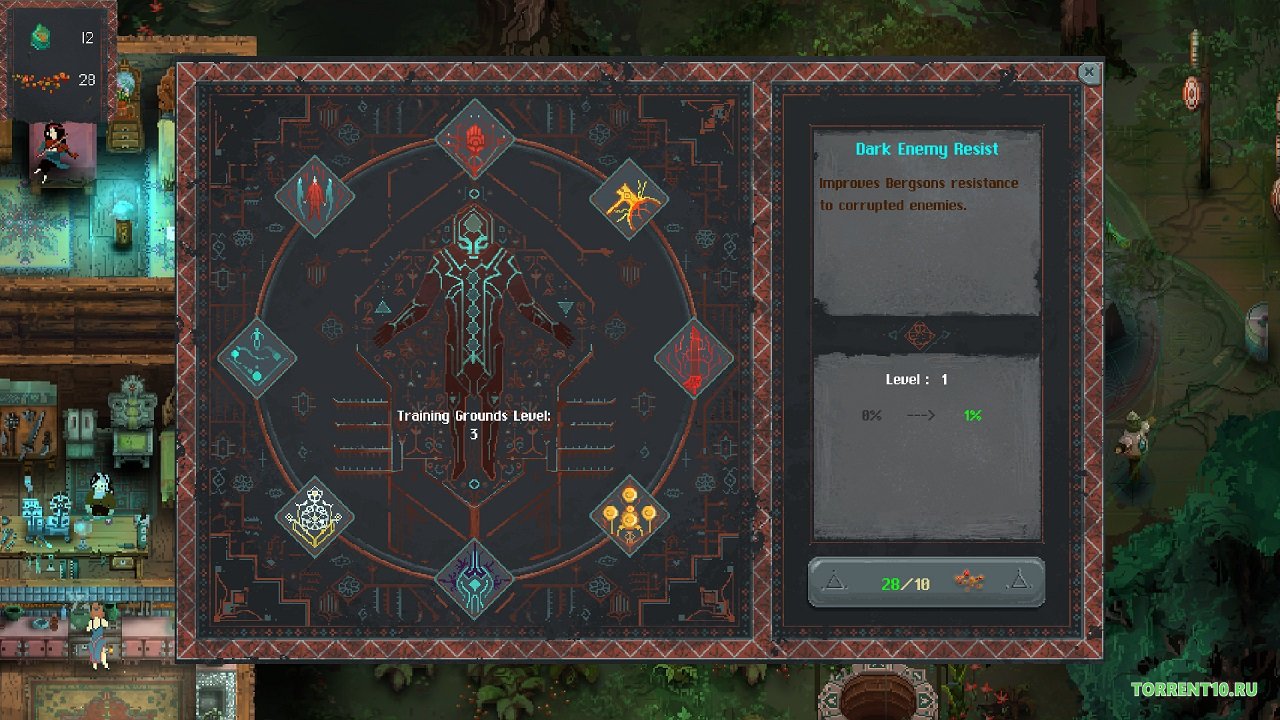
Task: Pick the cyan figure with orbs upgrade
Action: click(257, 357)
